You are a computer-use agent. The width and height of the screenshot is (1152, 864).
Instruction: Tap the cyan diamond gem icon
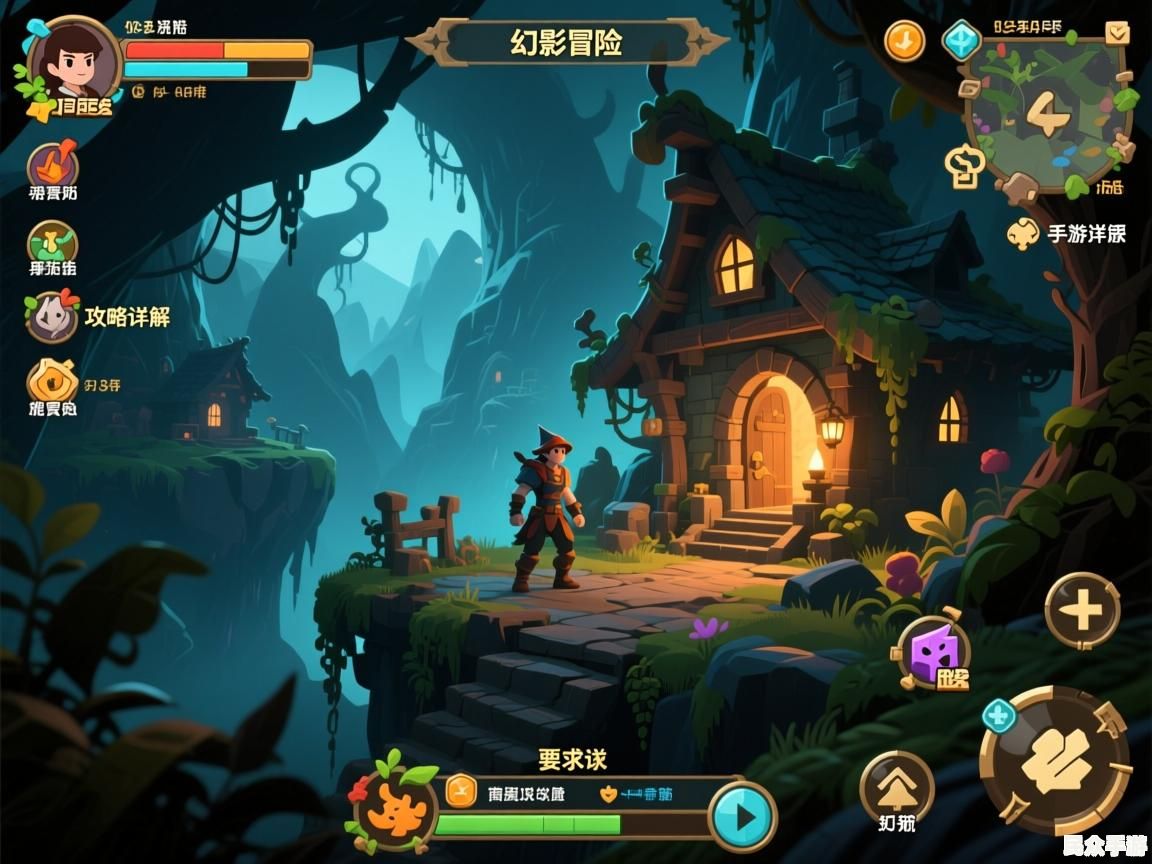(x=961, y=41)
